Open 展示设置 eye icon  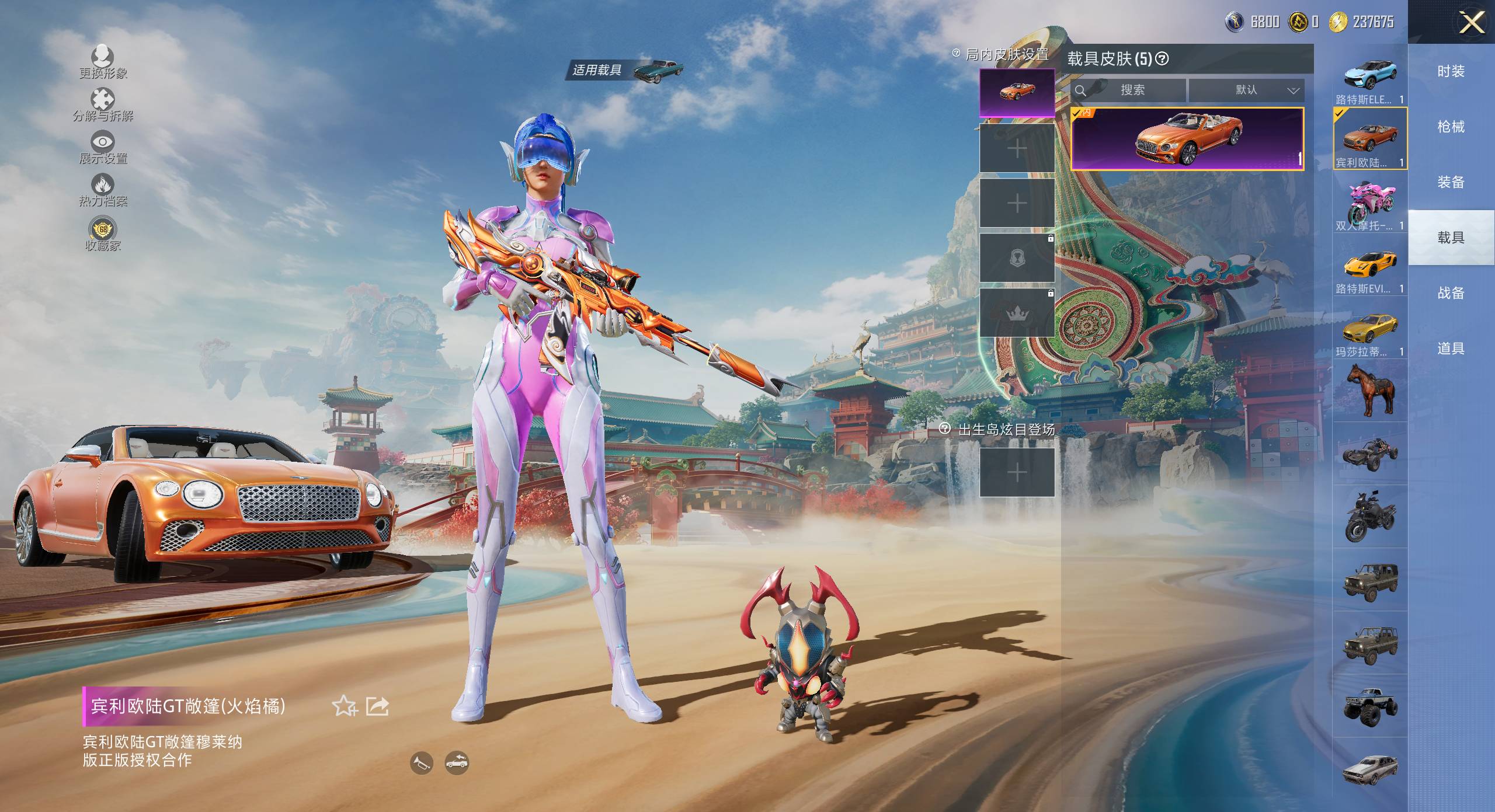pos(103,142)
